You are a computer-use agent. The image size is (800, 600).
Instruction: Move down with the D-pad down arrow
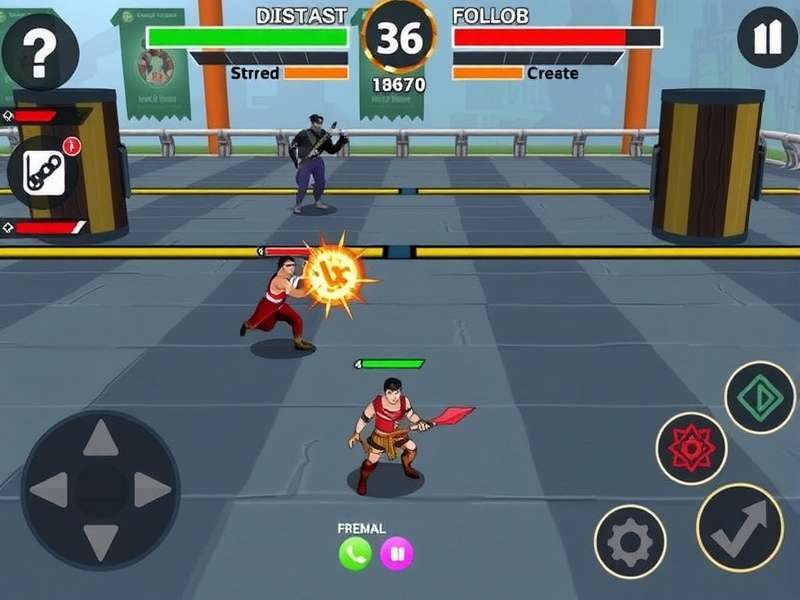click(x=100, y=541)
